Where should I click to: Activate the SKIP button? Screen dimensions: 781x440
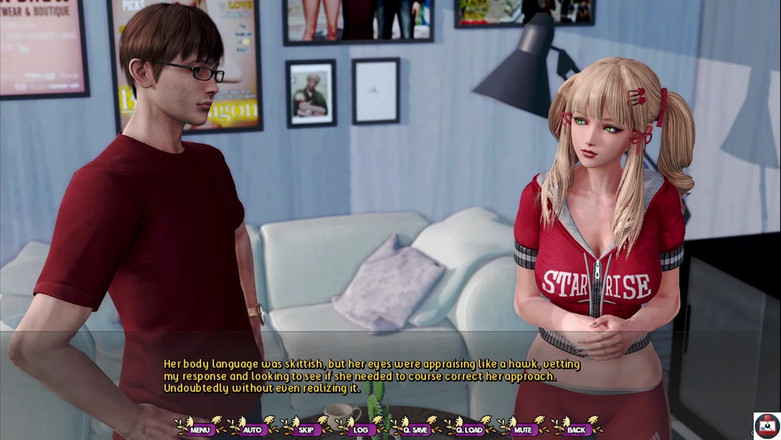tap(307, 429)
